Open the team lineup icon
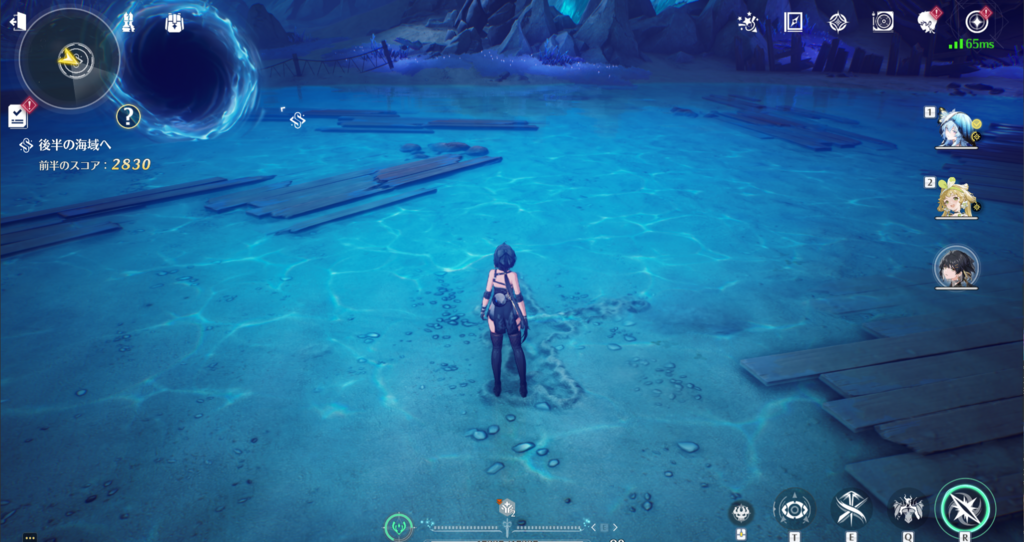Screen dimensions: 1024x542 [129, 22]
